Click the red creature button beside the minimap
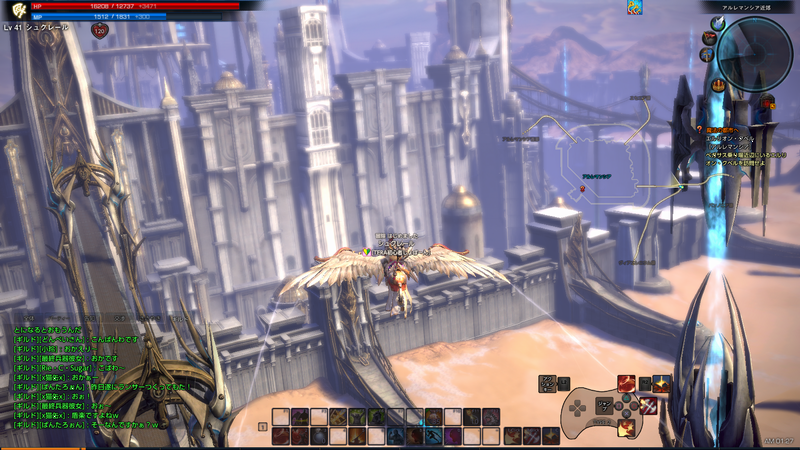This screenshot has width=800, height=450. pos(708,37)
